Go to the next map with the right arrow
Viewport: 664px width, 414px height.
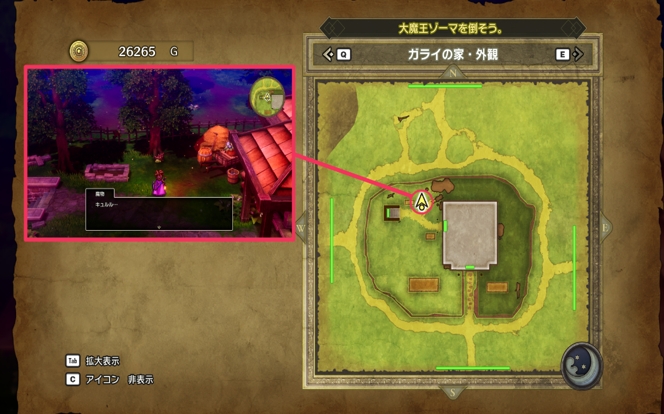[578, 54]
